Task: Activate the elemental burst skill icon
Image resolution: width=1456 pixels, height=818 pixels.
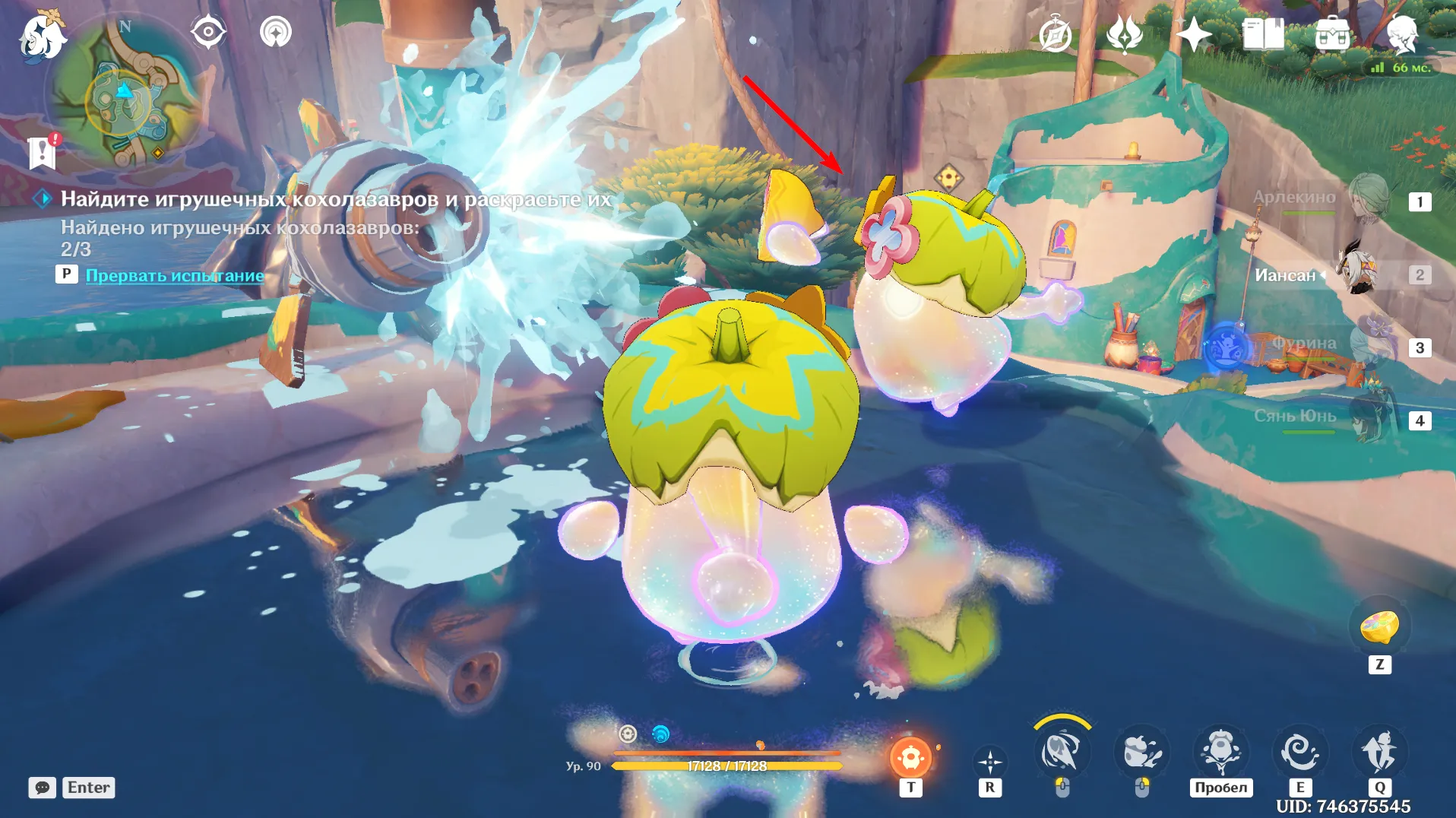Action: 1379,753
